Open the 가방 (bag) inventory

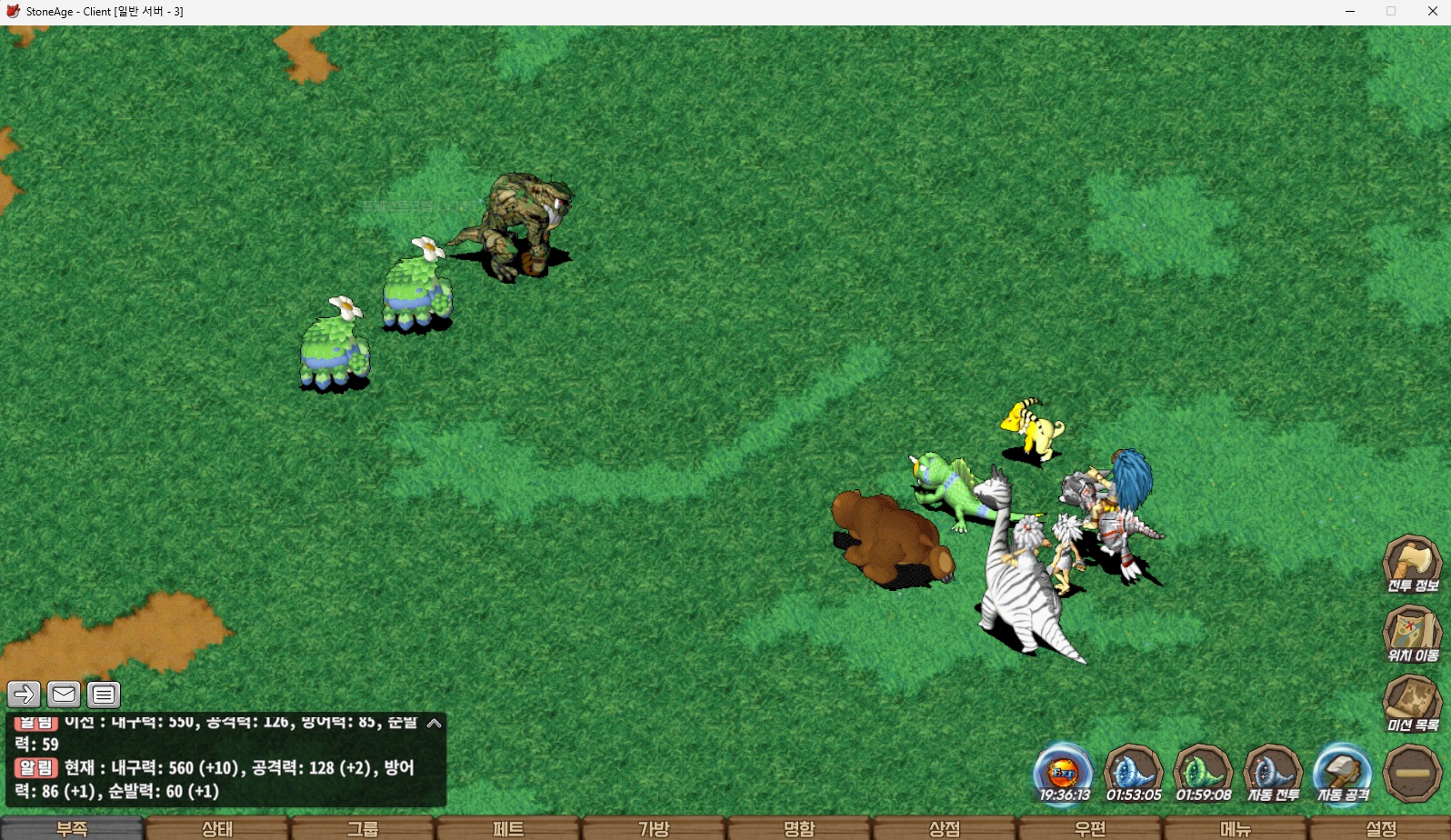(x=654, y=828)
